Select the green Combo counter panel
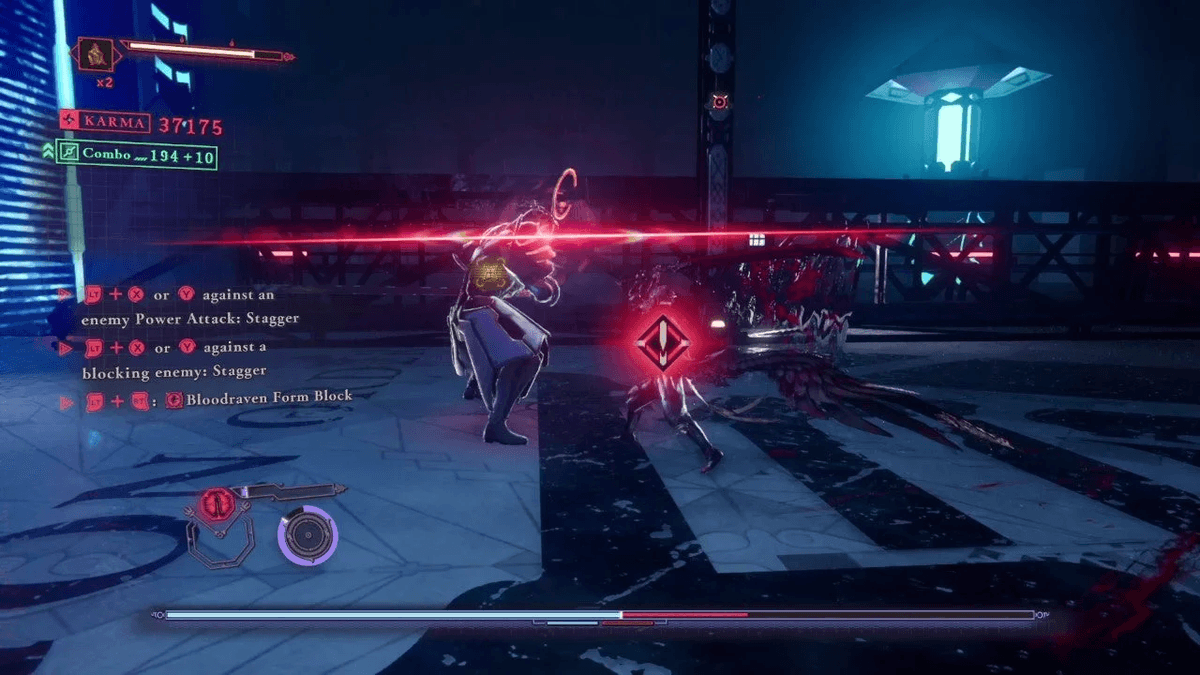The image size is (1200, 675). (138, 154)
